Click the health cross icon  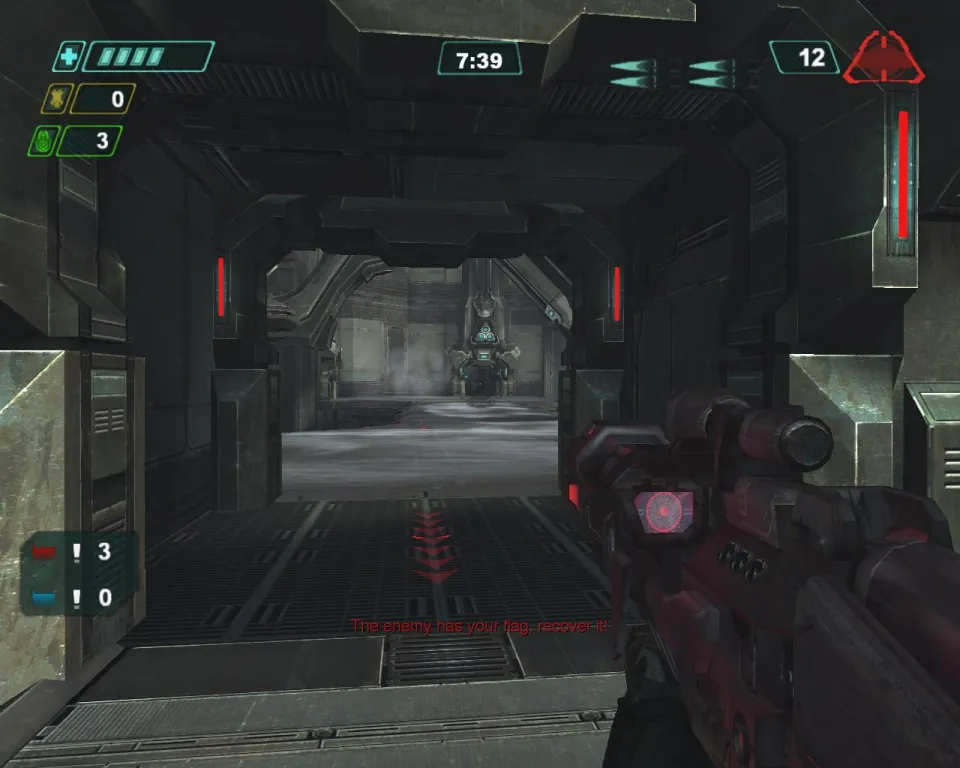(67, 57)
